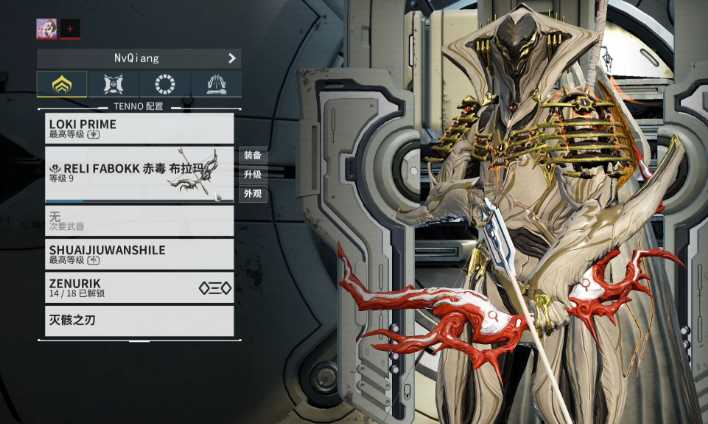Select the empty 无 secondary weapon slot

pyautogui.click(x=139, y=220)
